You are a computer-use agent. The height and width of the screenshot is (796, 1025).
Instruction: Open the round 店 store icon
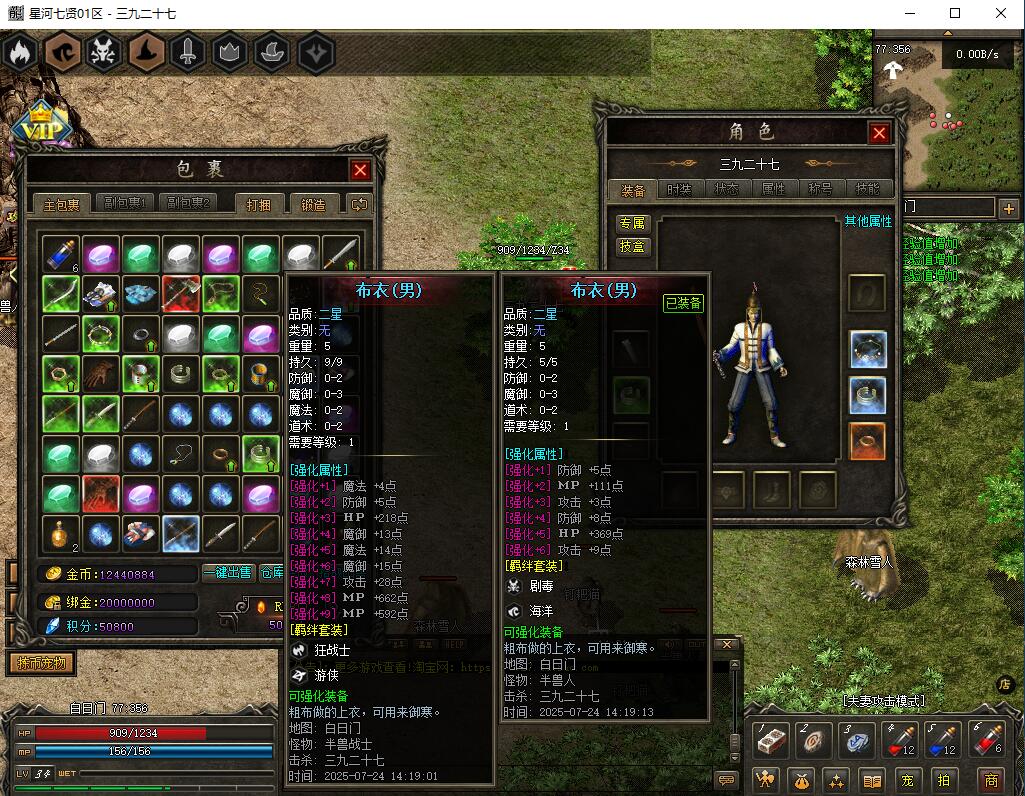1006,684
